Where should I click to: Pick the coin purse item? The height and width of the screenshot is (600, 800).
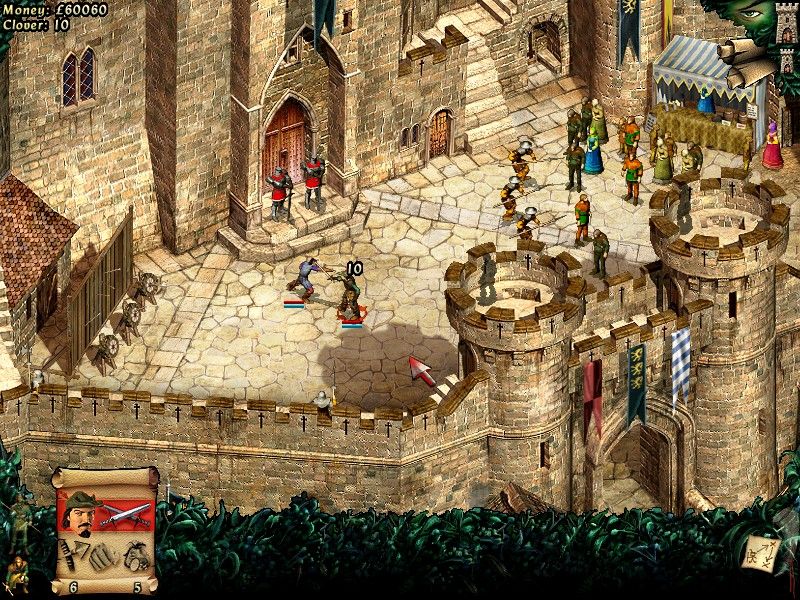click(x=136, y=554)
